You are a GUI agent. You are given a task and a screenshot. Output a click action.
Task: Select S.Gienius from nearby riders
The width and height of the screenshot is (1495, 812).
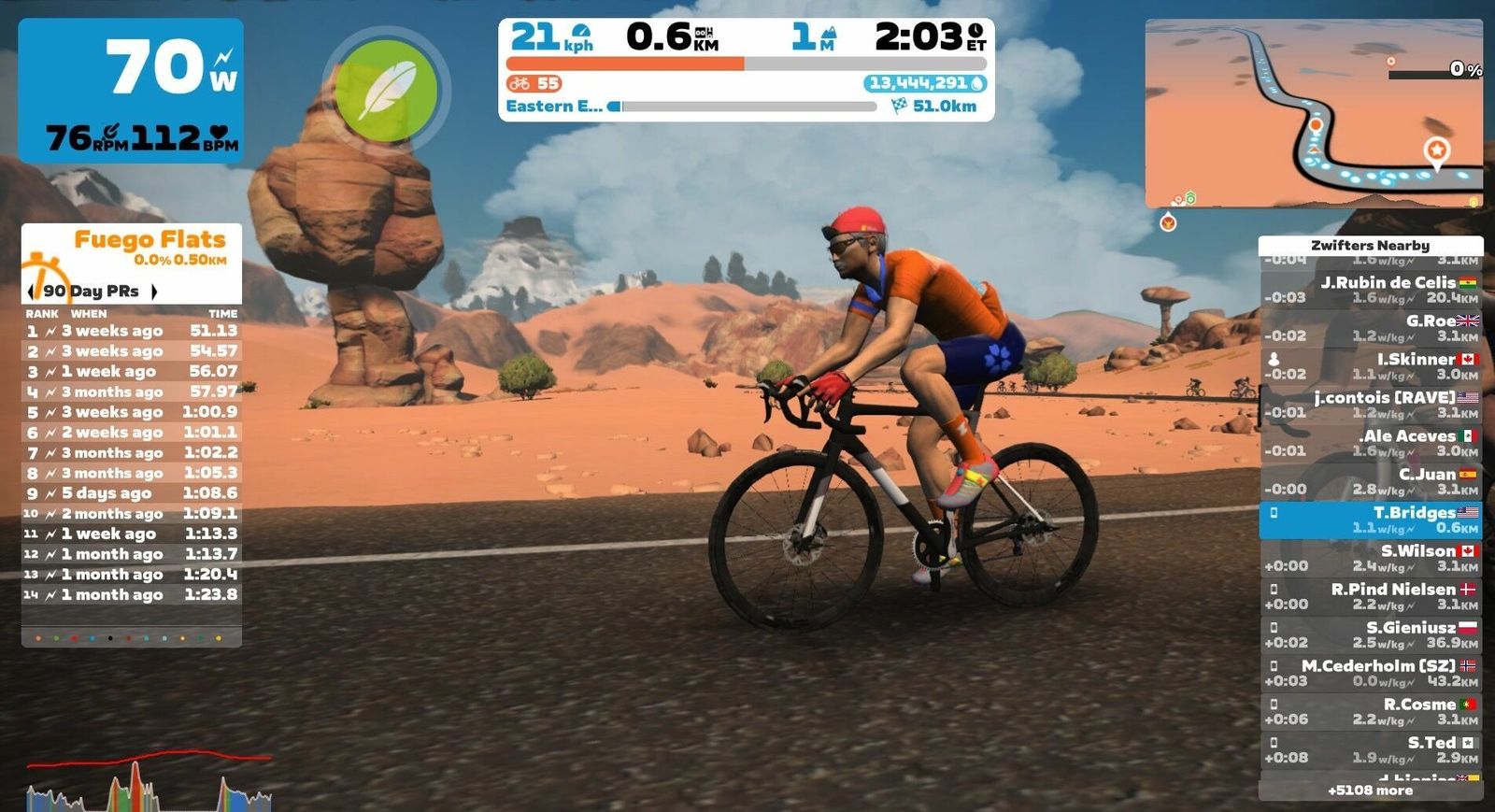1371,634
